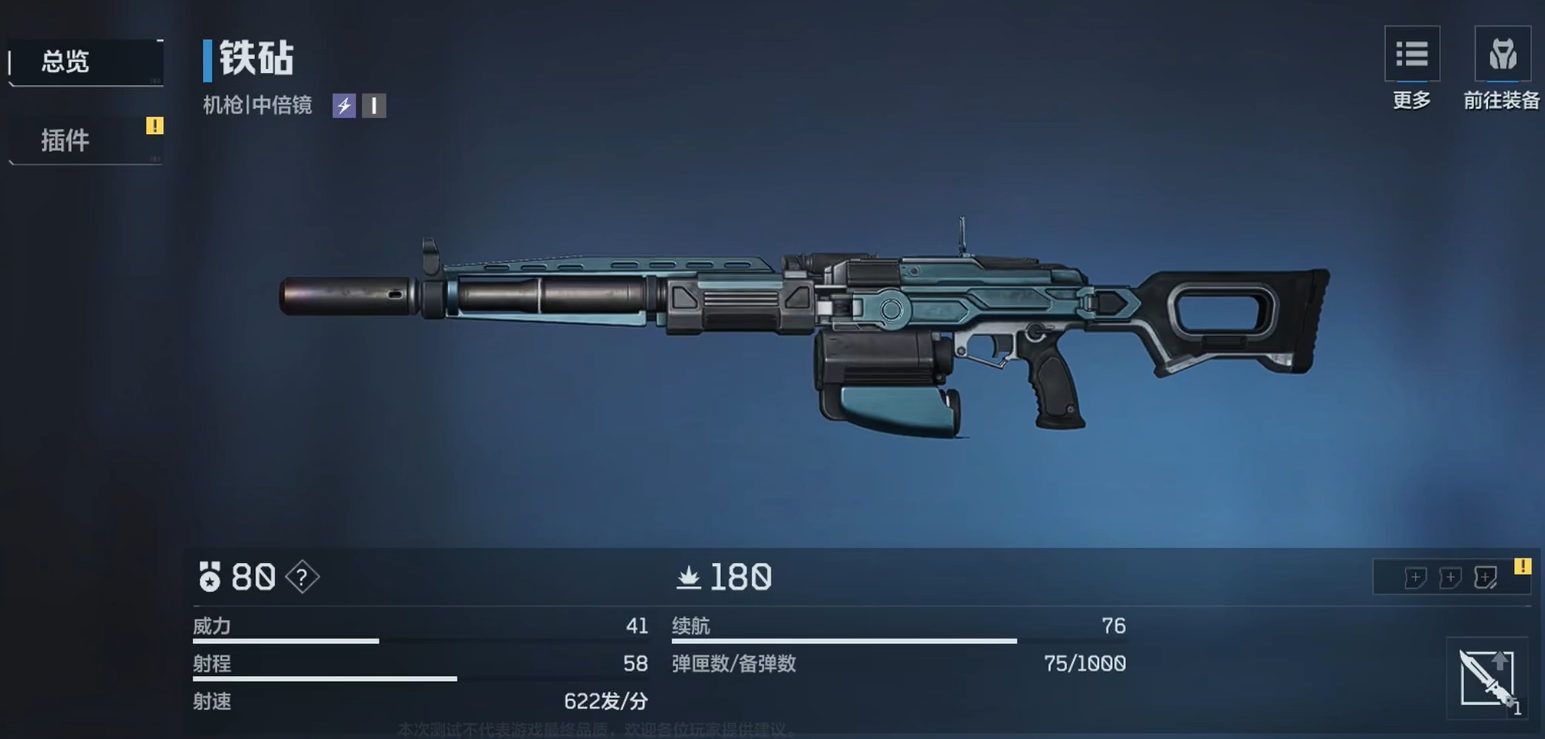Click the question mark help icon
Viewport: 1545px width, 739px height.
click(x=302, y=577)
